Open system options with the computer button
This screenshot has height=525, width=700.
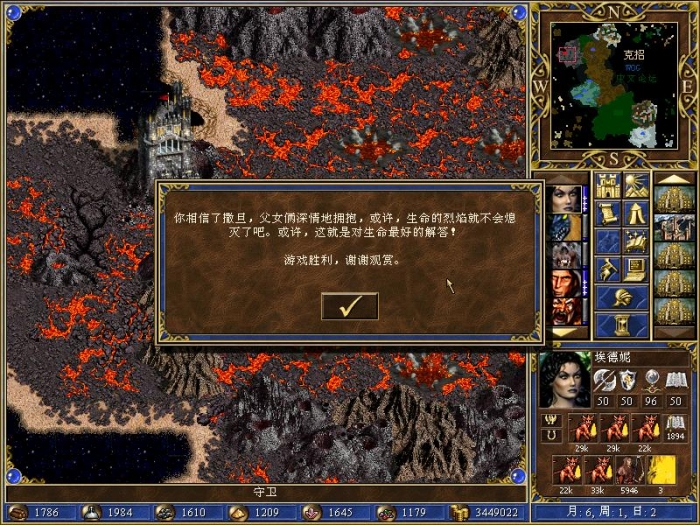(635, 268)
